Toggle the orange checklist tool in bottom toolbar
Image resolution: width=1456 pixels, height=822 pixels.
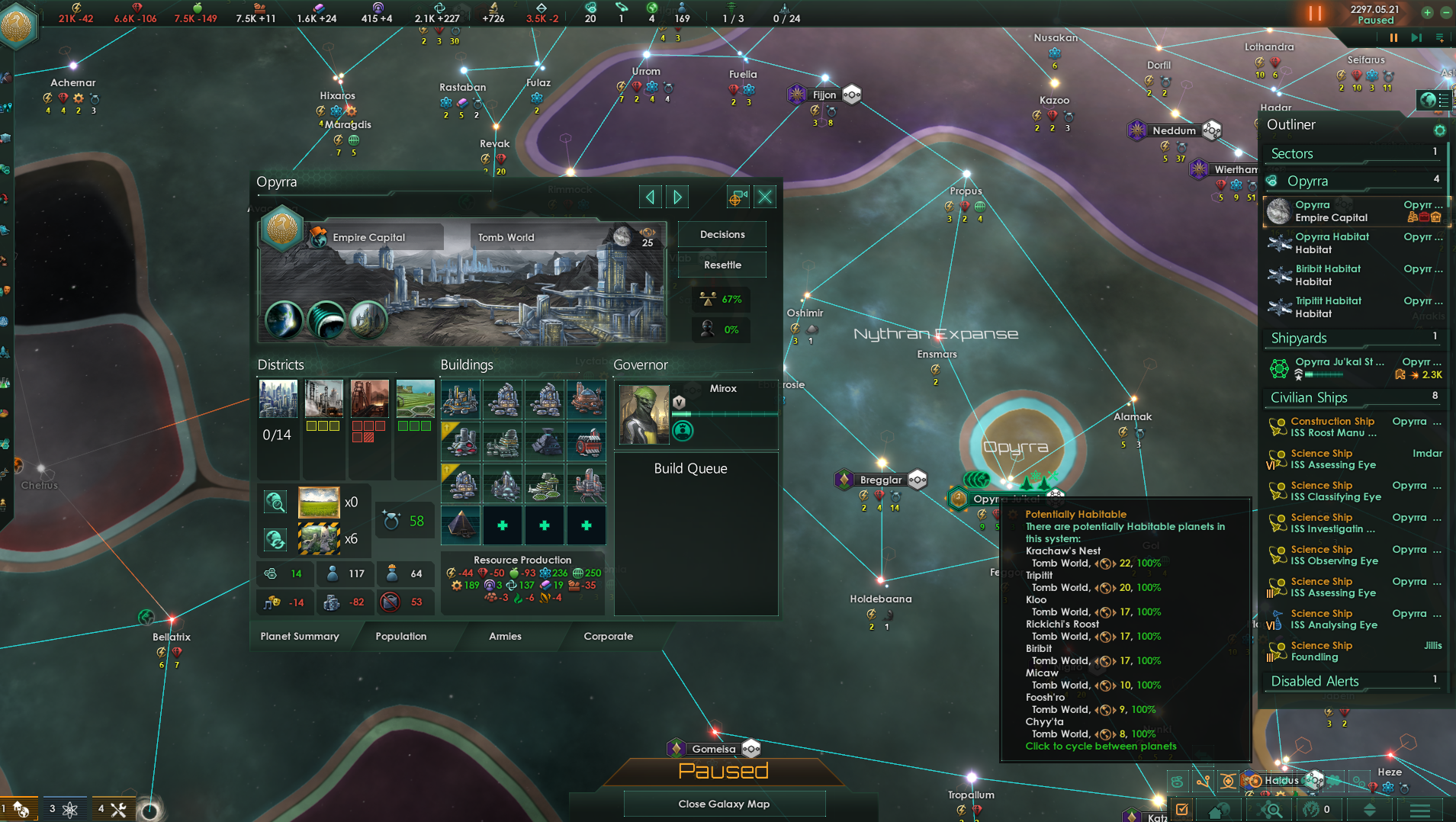click(1182, 810)
